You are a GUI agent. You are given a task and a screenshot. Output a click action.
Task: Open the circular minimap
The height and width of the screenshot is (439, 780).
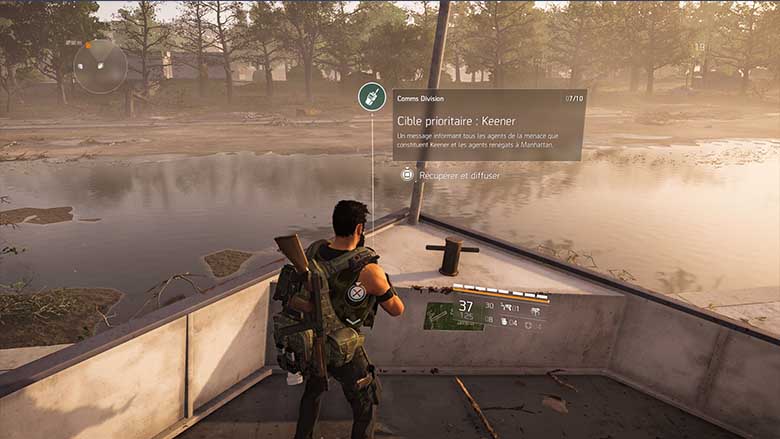[100, 66]
